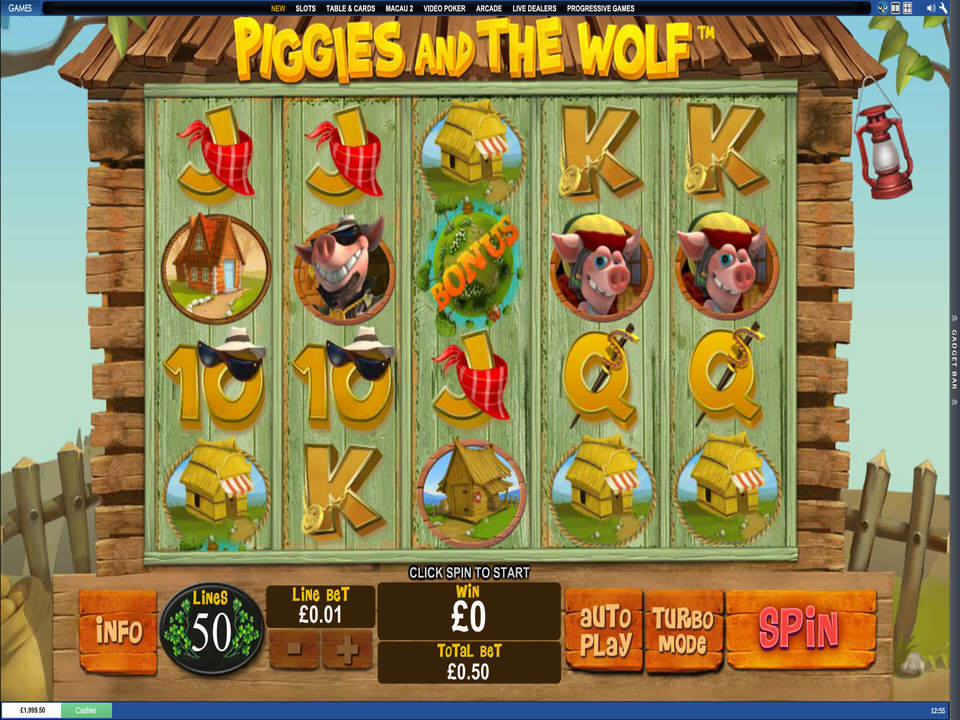Image resolution: width=960 pixels, height=720 pixels.
Task: Decrease line bet with minus button
Action: [294, 650]
